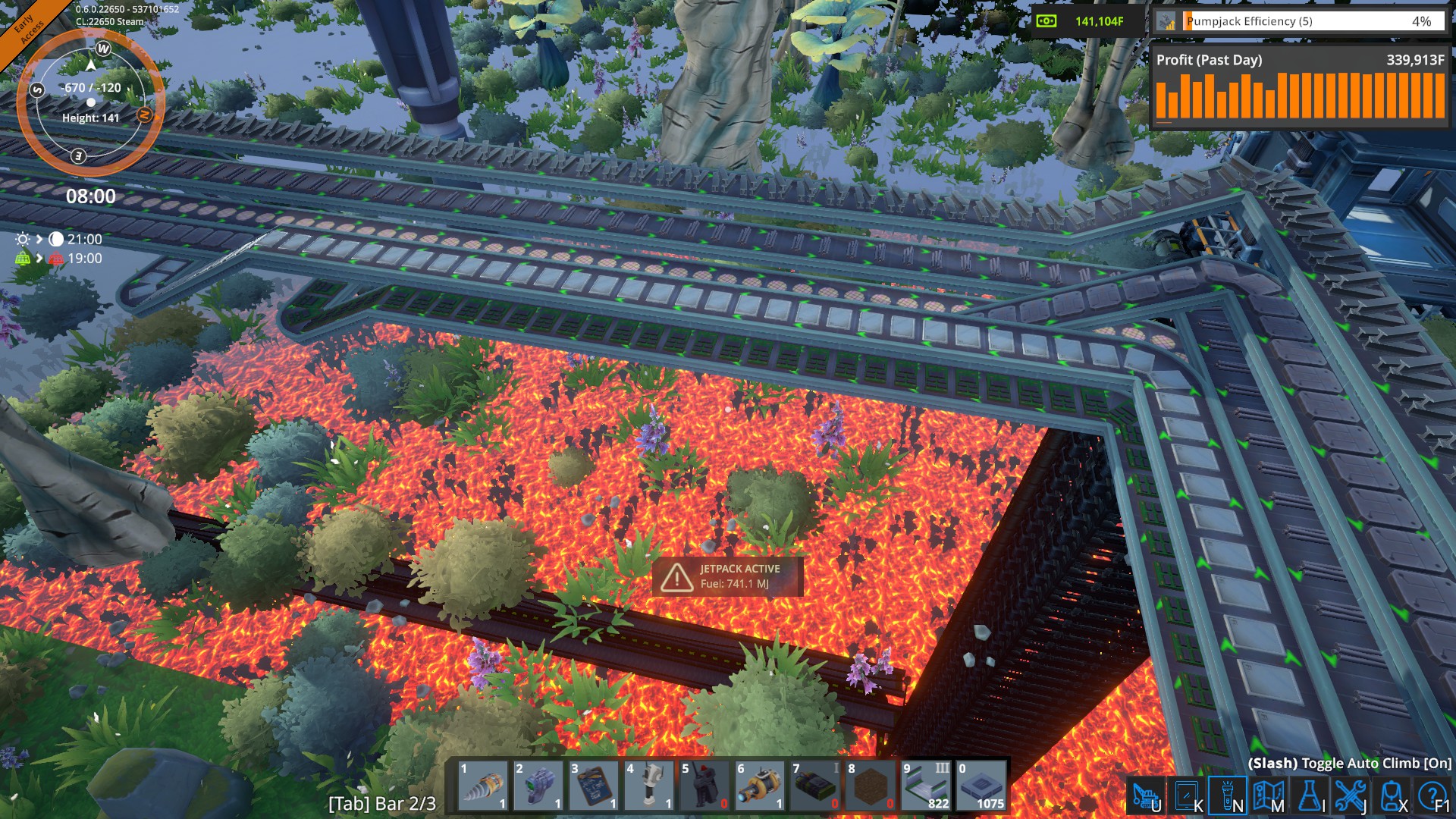Viewport: 1456px width, 819px height.
Task: Select the foundation block with 1075 count
Action: (981, 786)
